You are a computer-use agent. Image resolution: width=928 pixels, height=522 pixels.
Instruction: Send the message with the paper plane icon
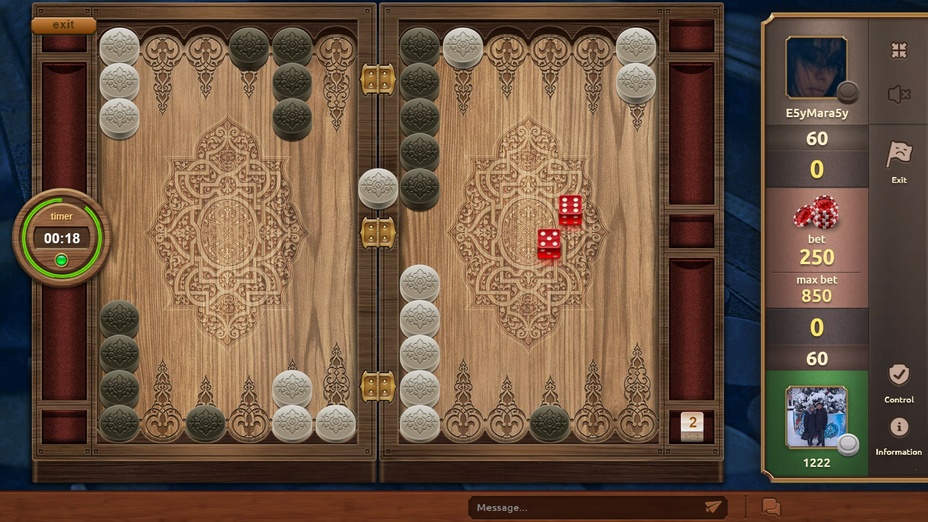(x=713, y=507)
